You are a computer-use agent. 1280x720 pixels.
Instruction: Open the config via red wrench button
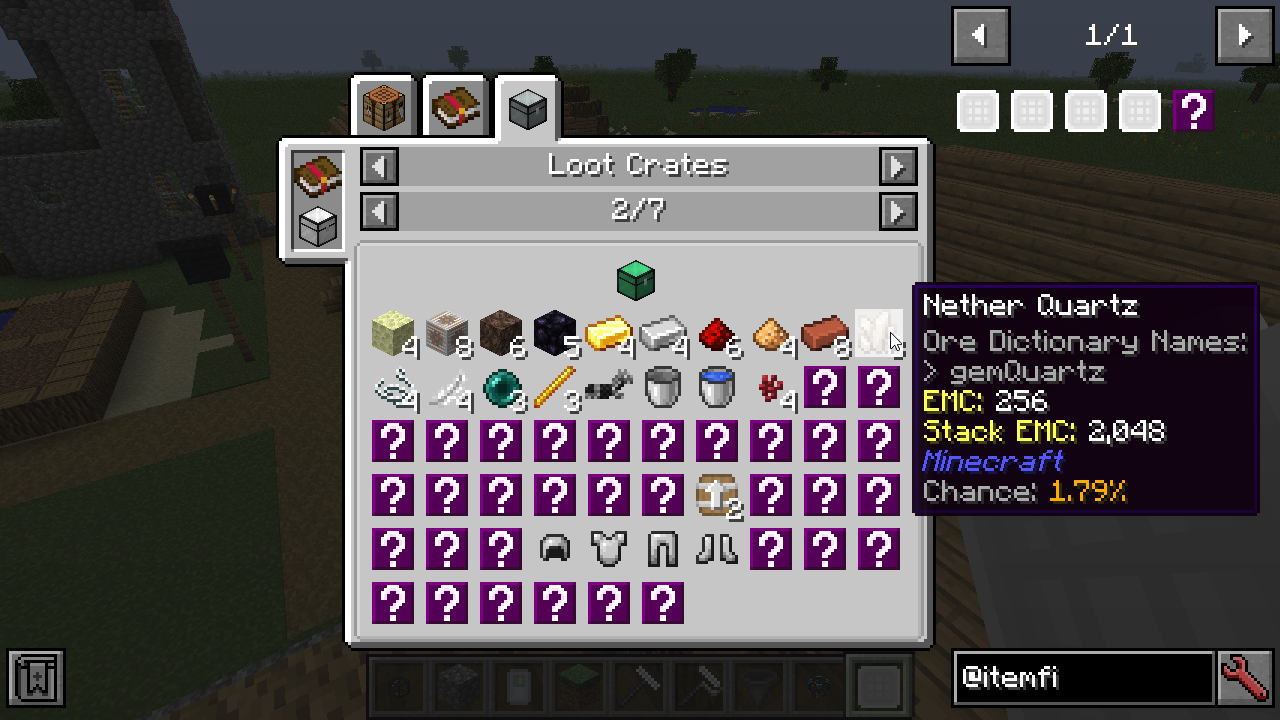(x=1245, y=678)
